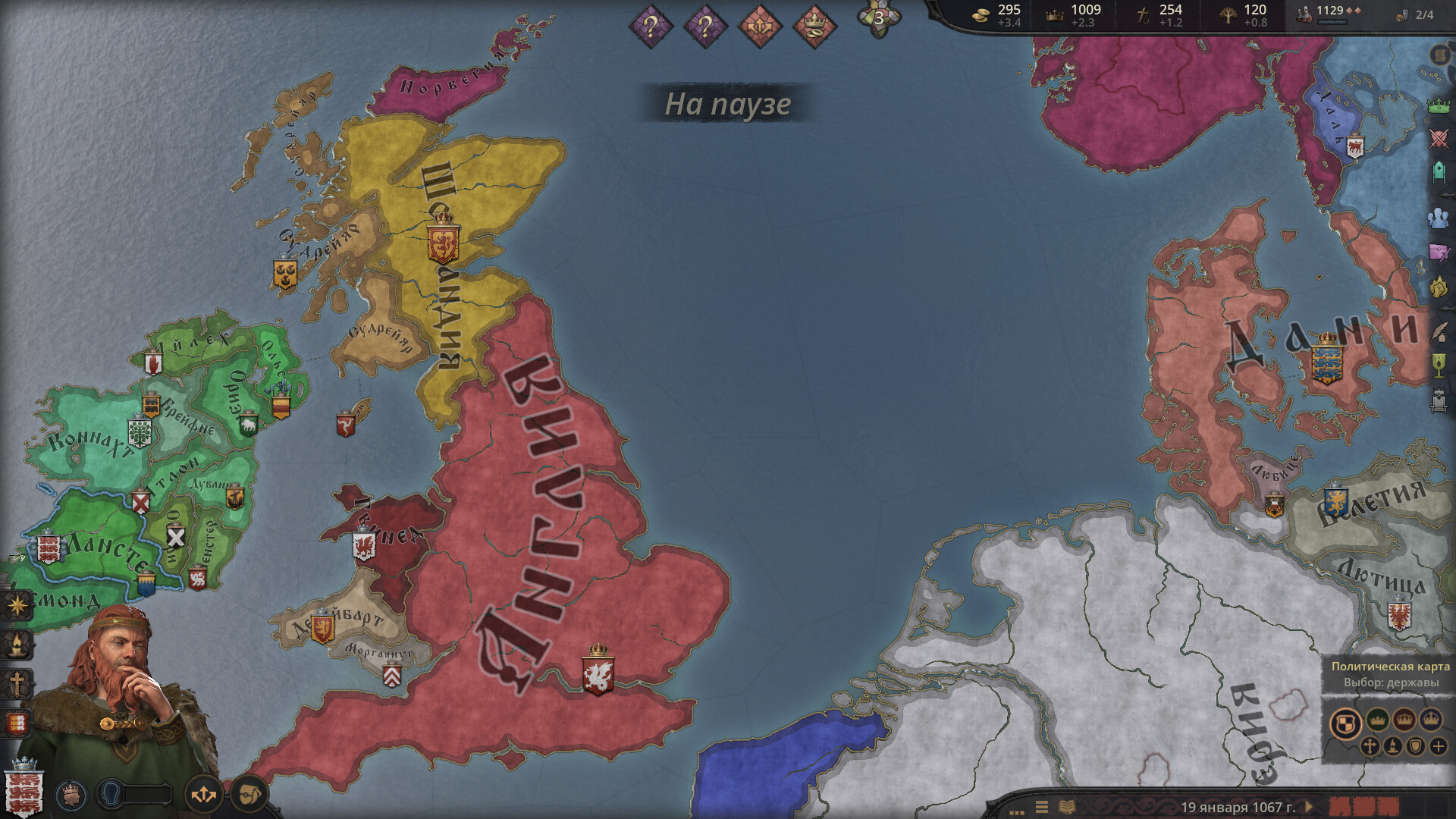Image resolution: width=1456 pixels, height=819 pixels.
Task: Open the hamburger list menu icon
Action: (1042, 807)
